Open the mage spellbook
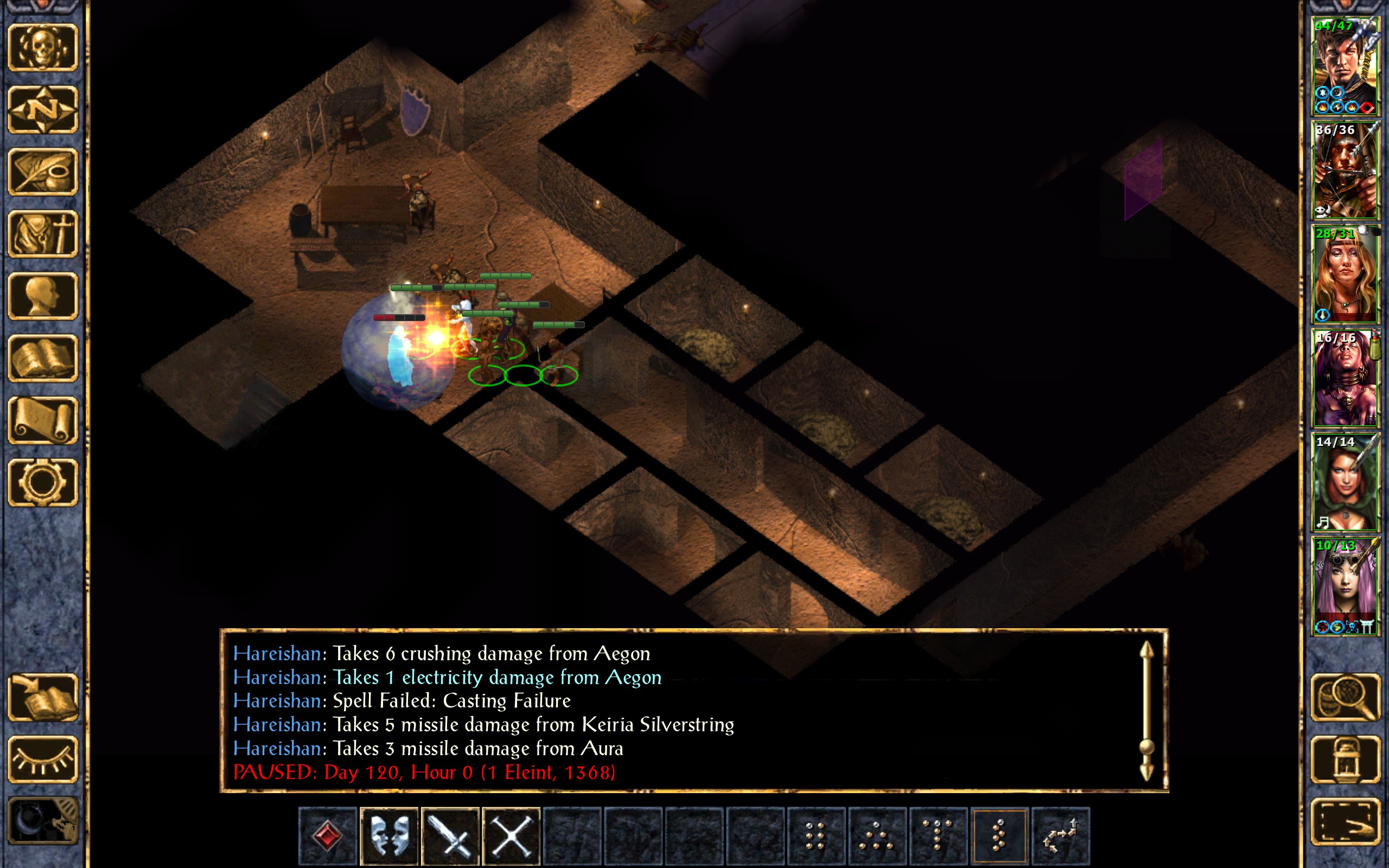Screen dimensions: 1389x868 tap(42, 359)
